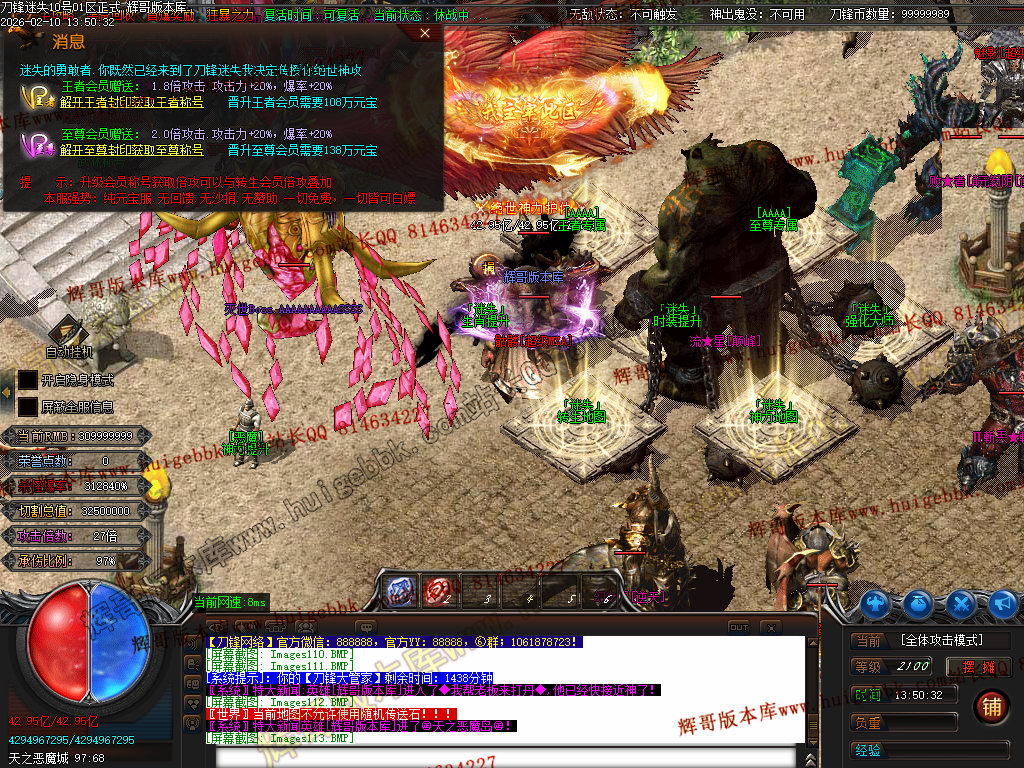The width and height of the screenshot is (1024, 768).
Task: Close the 消息 message dialog
Action: point(425,33)
